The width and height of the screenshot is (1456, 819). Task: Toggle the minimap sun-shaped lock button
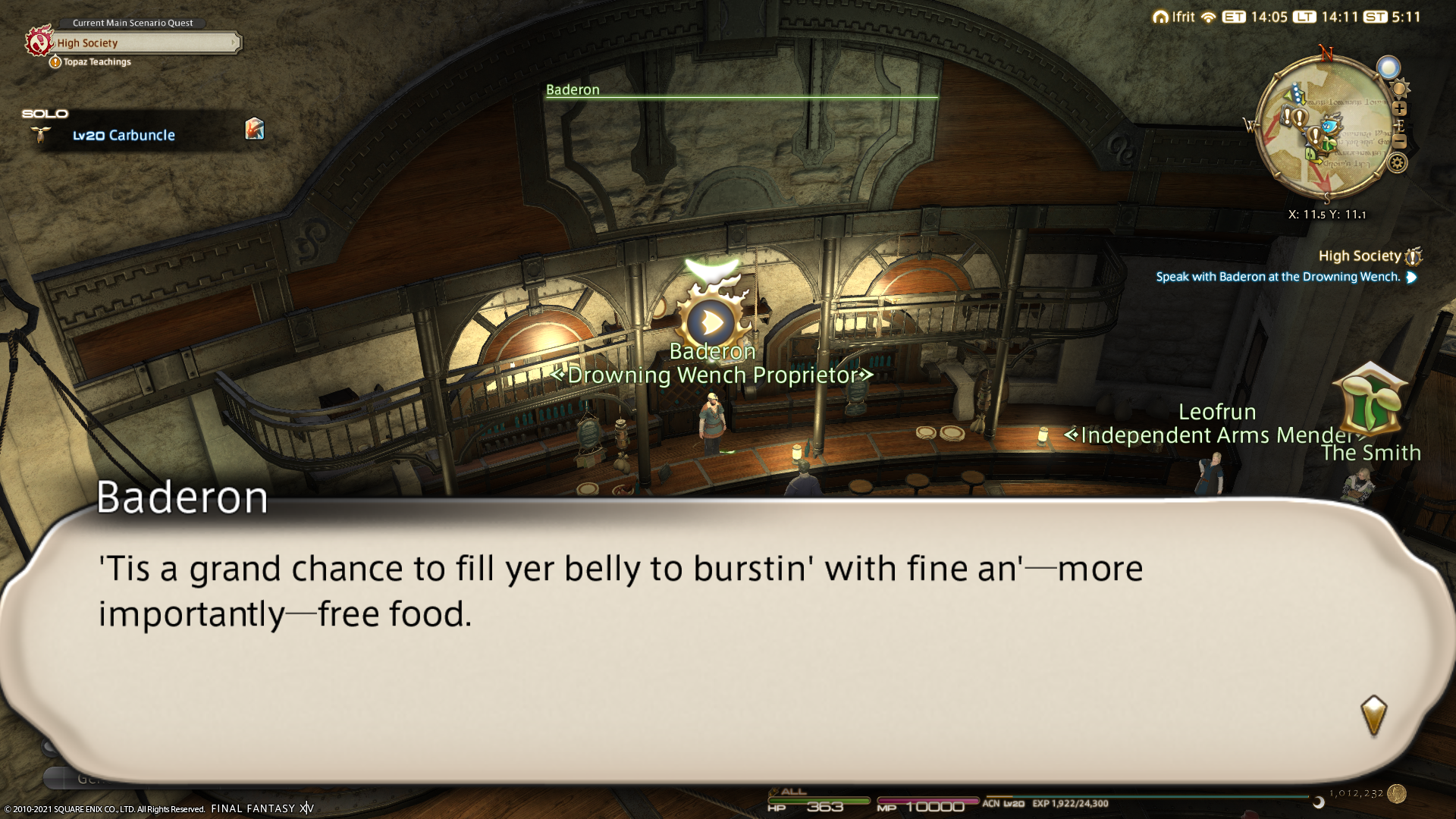coord(1400,88)
